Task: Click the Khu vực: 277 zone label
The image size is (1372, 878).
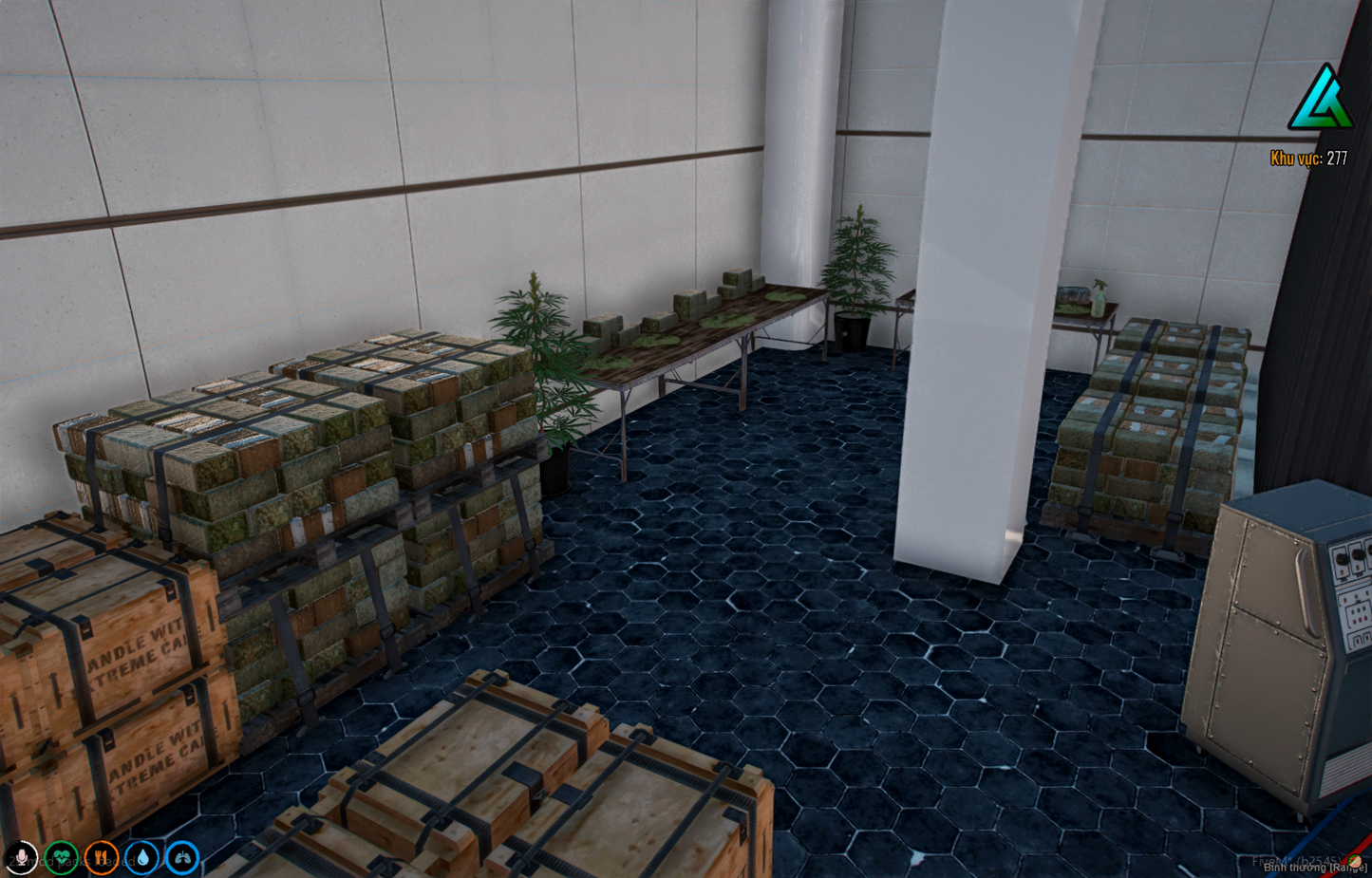Action: [1307, 156]
